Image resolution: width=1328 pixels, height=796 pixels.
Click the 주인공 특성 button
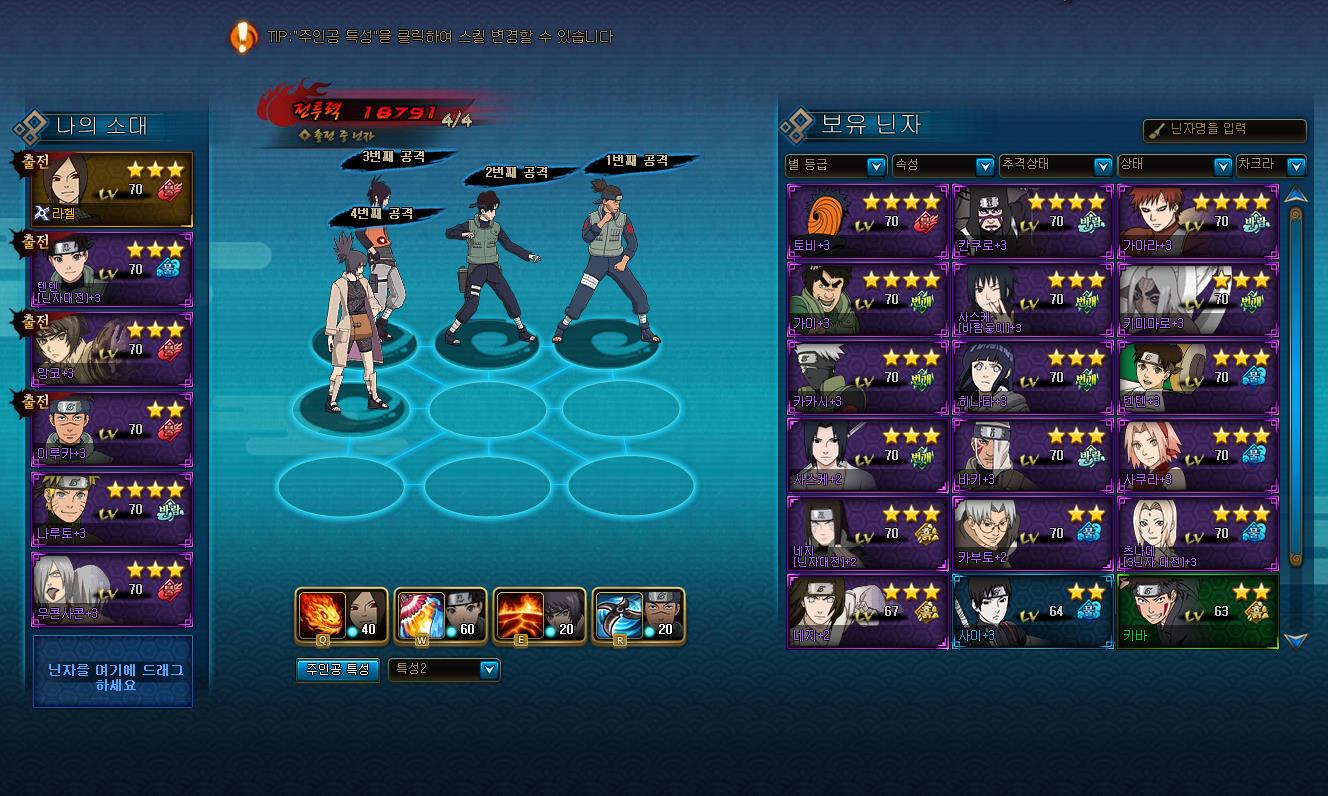(x=336, y=669)
